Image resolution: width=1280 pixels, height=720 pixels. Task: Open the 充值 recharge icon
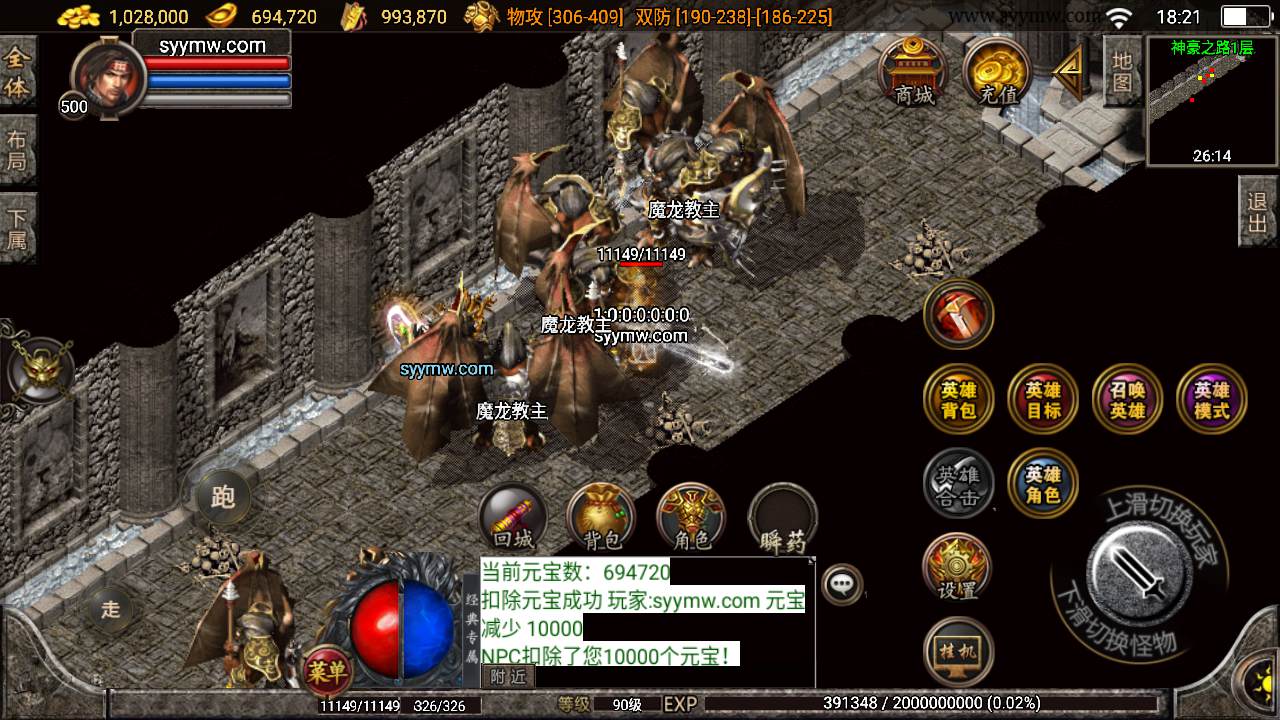pos(997,72)
